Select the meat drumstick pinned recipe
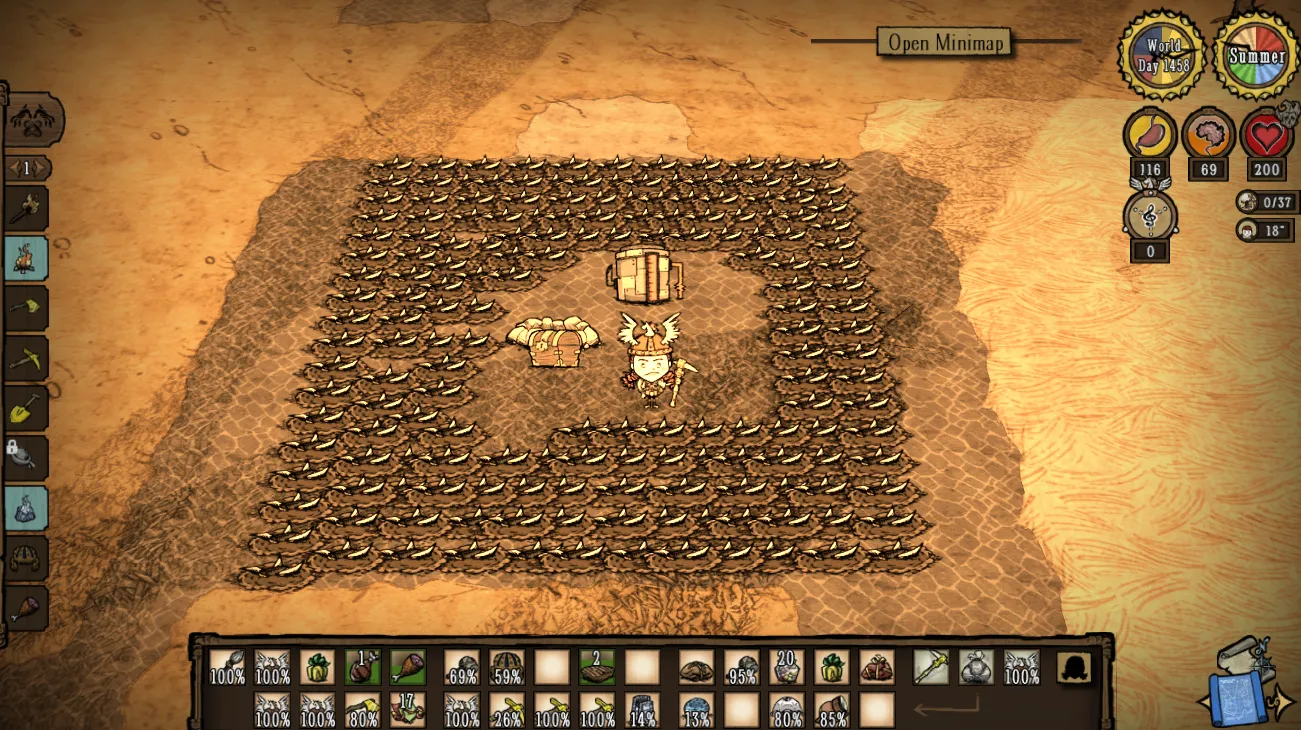1301x730 pixels. [26, 608]
